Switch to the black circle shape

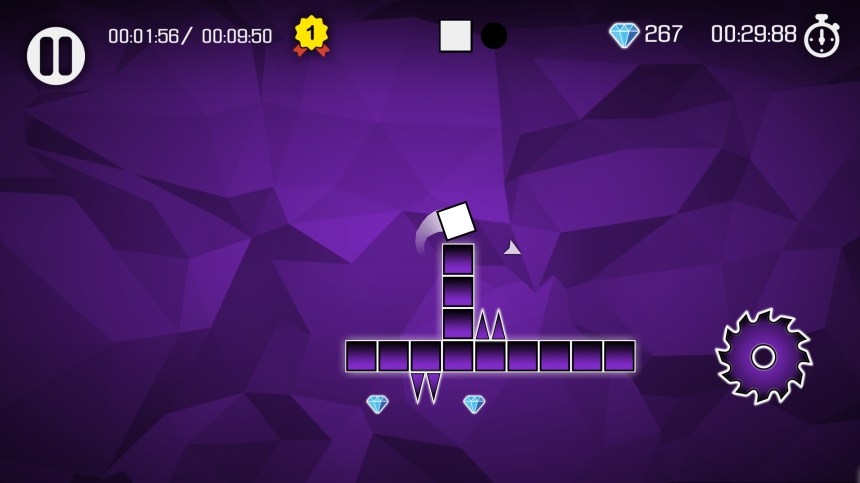pyautogui.click(x=494, y=36)
